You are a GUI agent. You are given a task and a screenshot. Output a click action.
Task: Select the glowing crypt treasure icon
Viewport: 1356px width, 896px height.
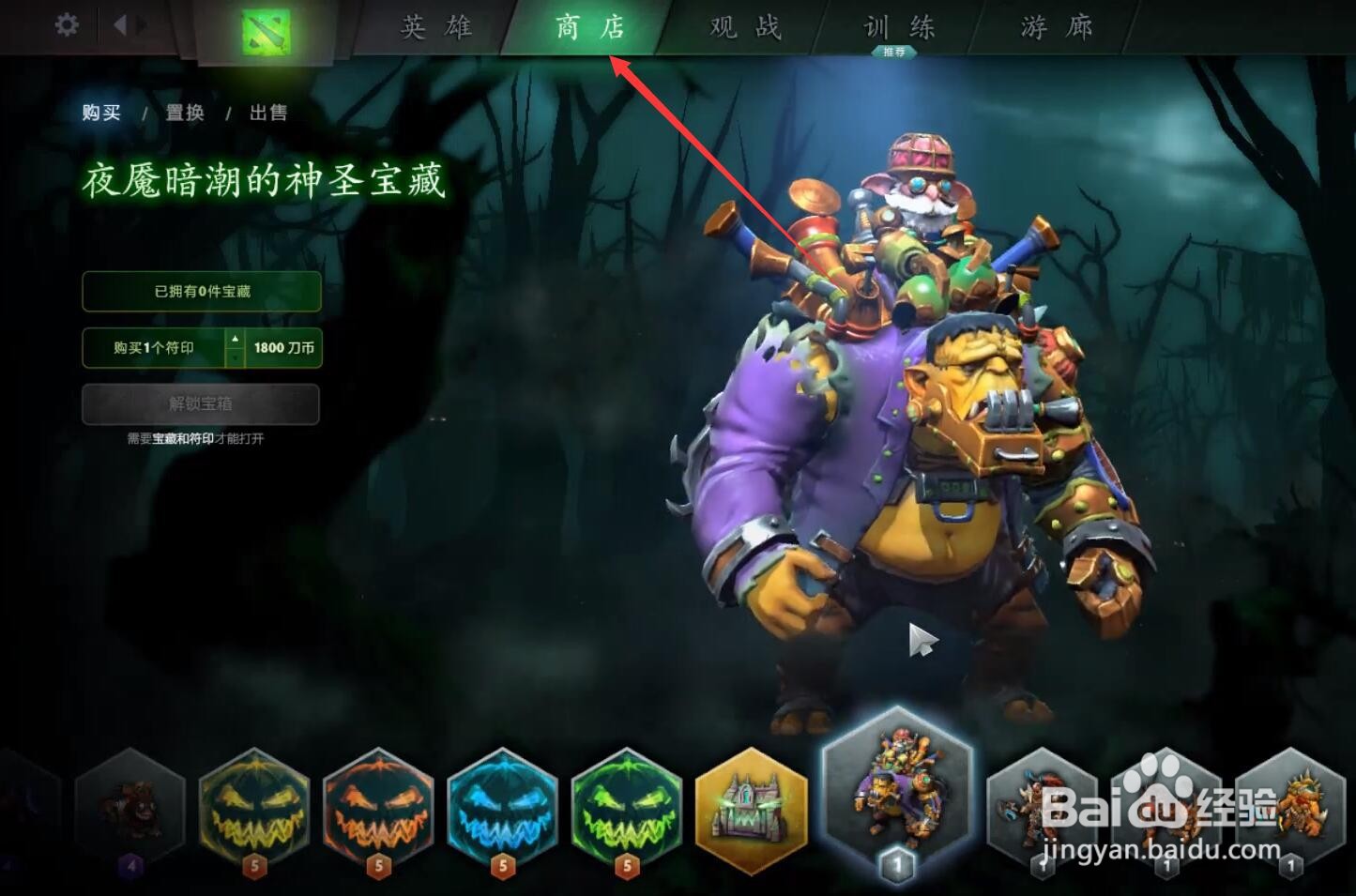[751, 809]
